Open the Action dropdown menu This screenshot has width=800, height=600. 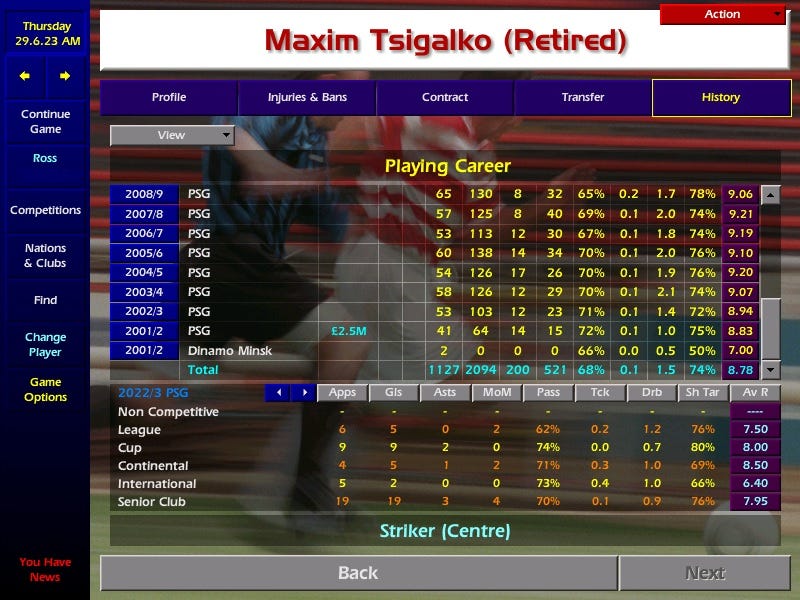click(x=723, y=14)
